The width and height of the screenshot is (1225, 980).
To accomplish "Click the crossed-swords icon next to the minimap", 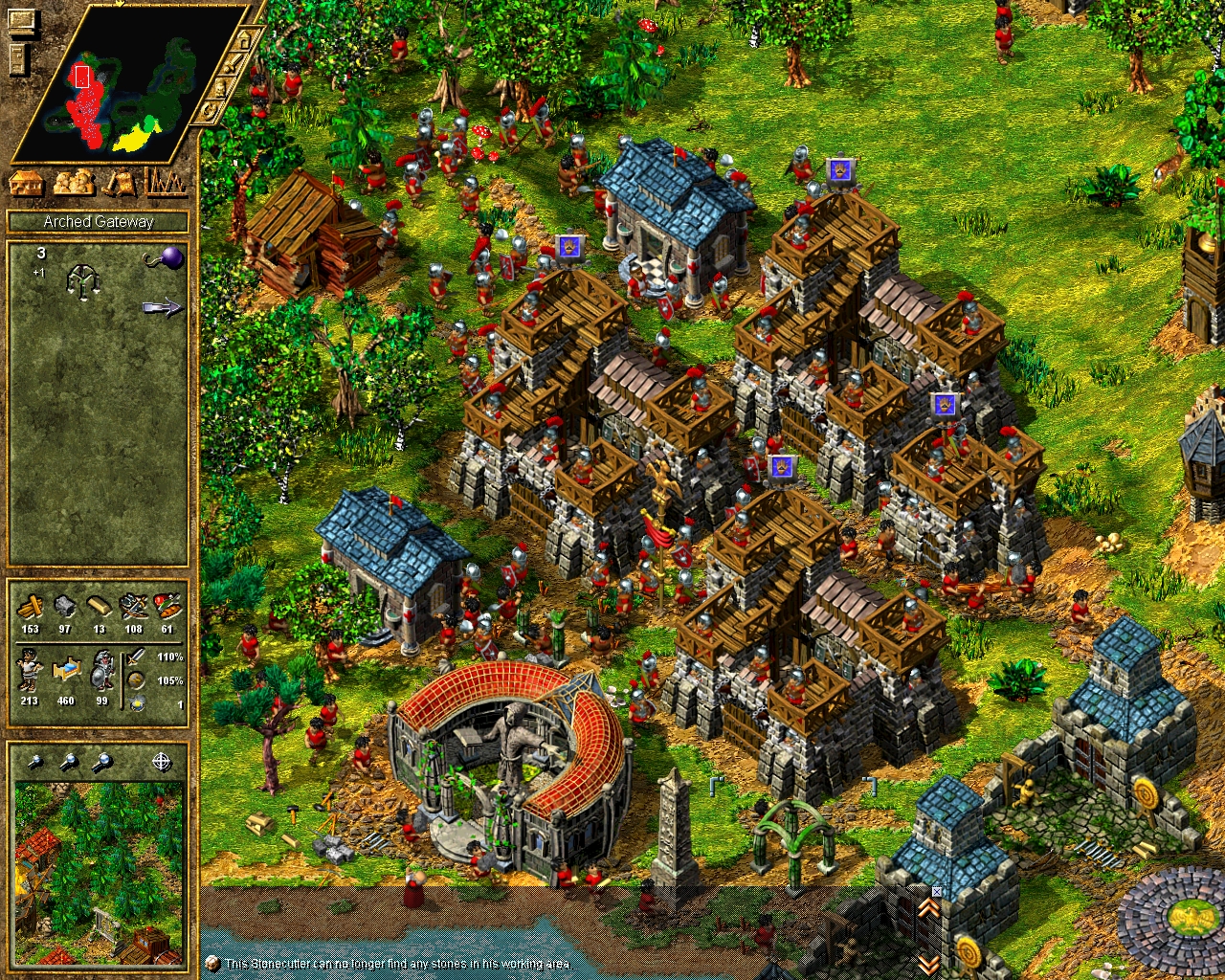I will (233, 63).
